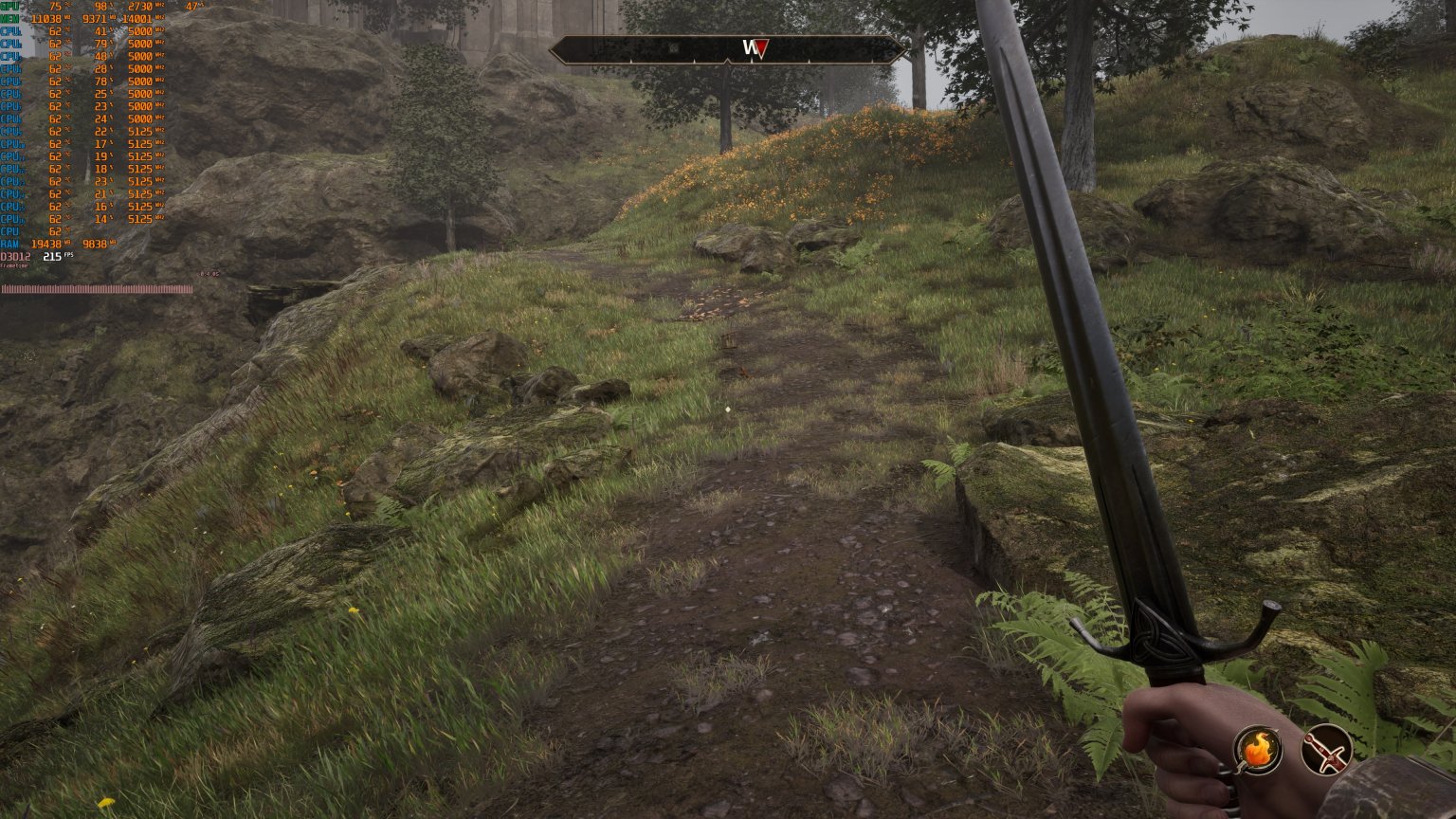
Task: Click the MEM label in the performance overlay
Action: [x=11, y=17]
